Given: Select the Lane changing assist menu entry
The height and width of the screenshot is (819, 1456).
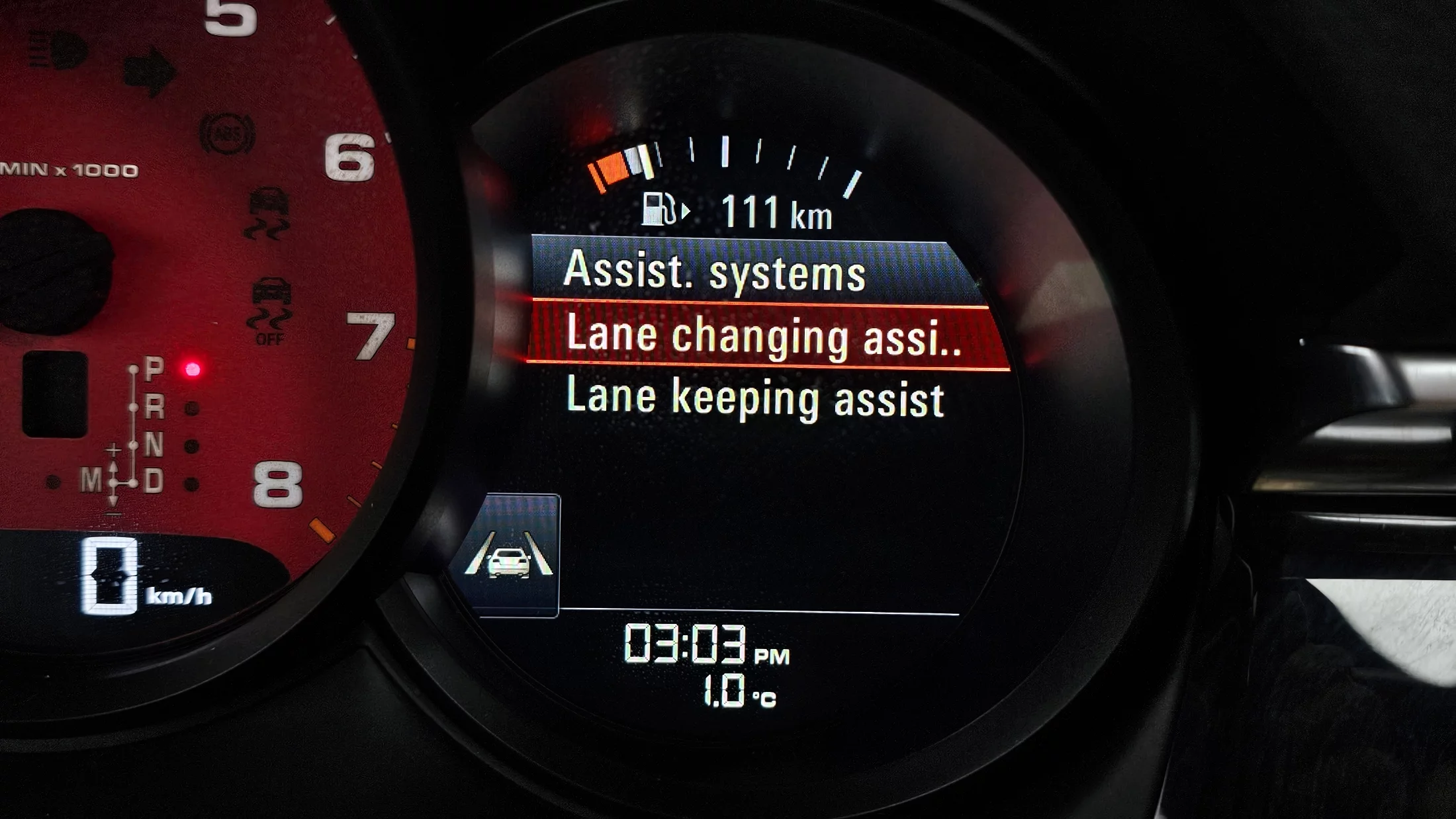Looking at the screenshot, I should (764, 335).
